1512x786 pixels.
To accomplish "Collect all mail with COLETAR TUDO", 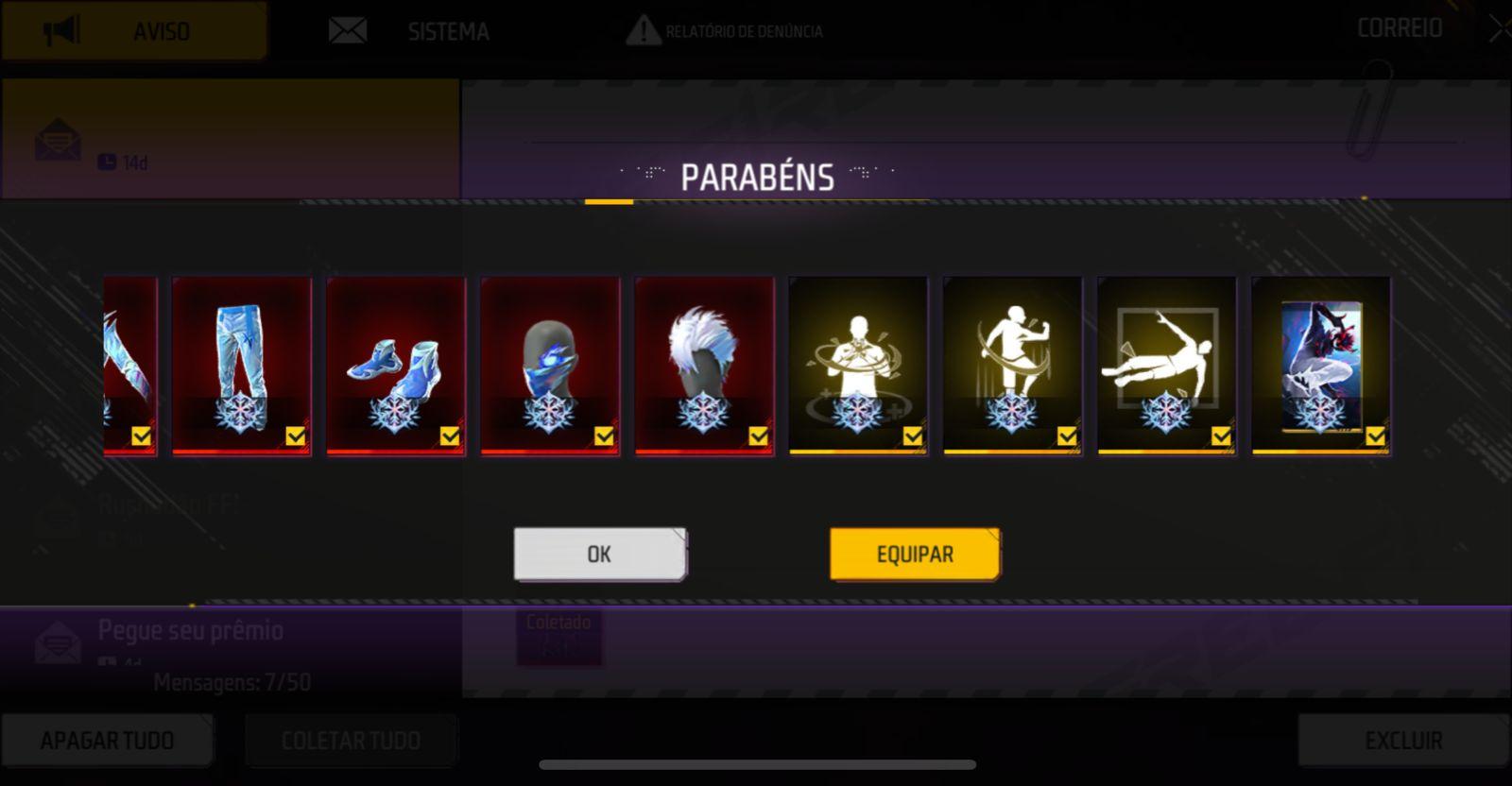I will pyautogui.click(x=351, y=740).
